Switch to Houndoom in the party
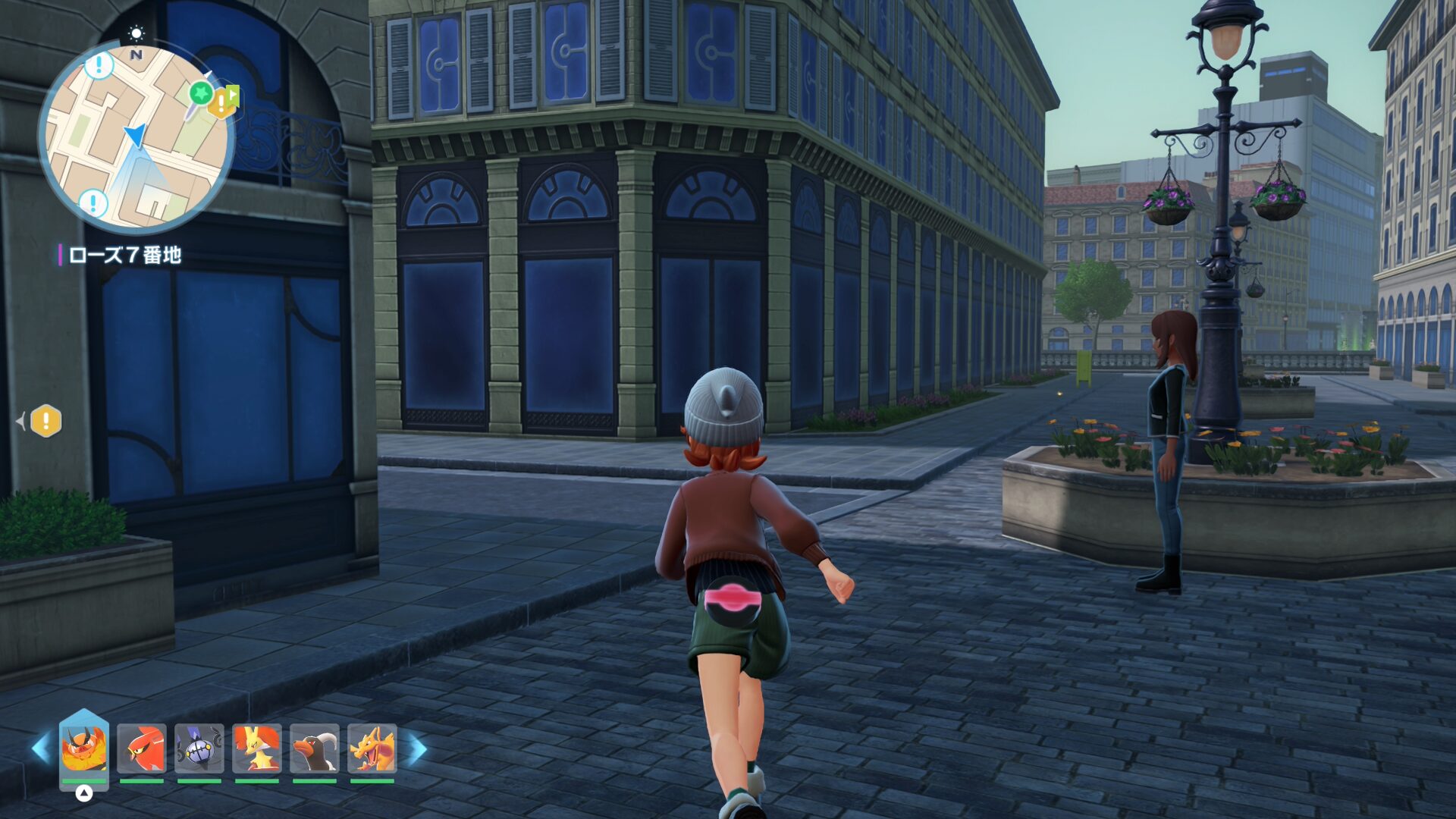The width and height of the screenshot is (1456, 819). point(315,748)
